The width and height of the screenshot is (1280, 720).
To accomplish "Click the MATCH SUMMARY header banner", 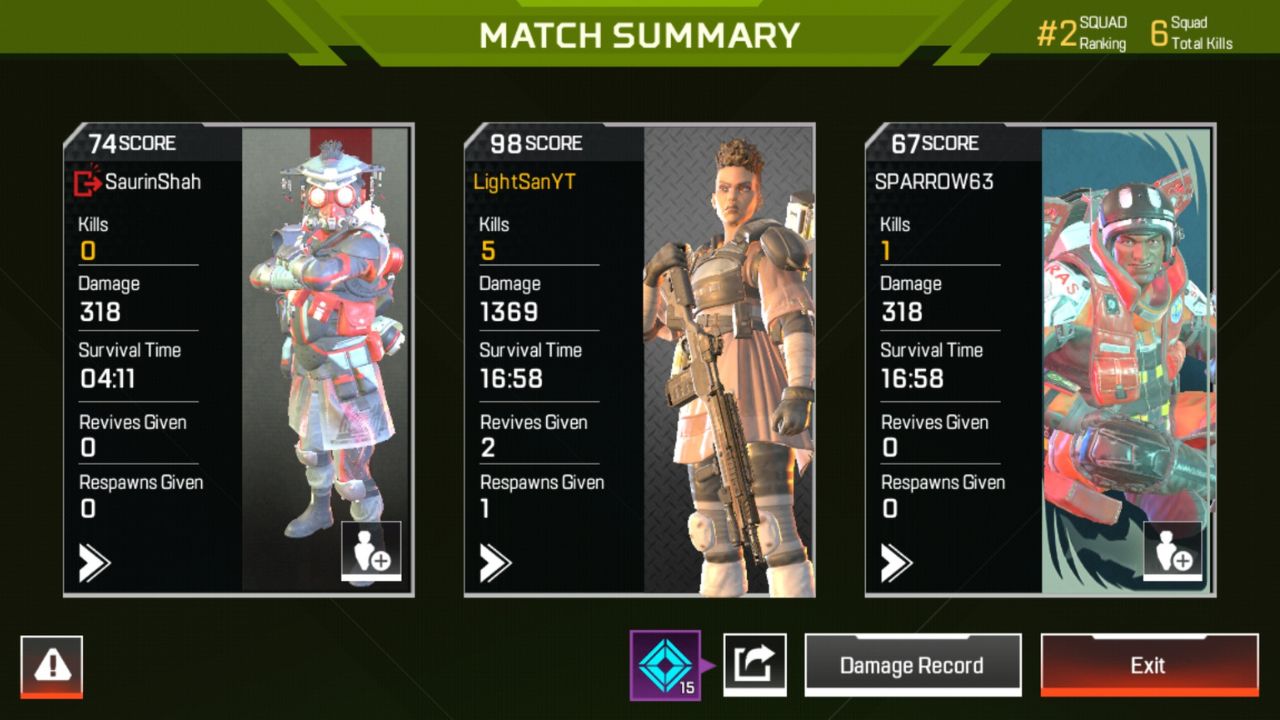I will point(640,34).
